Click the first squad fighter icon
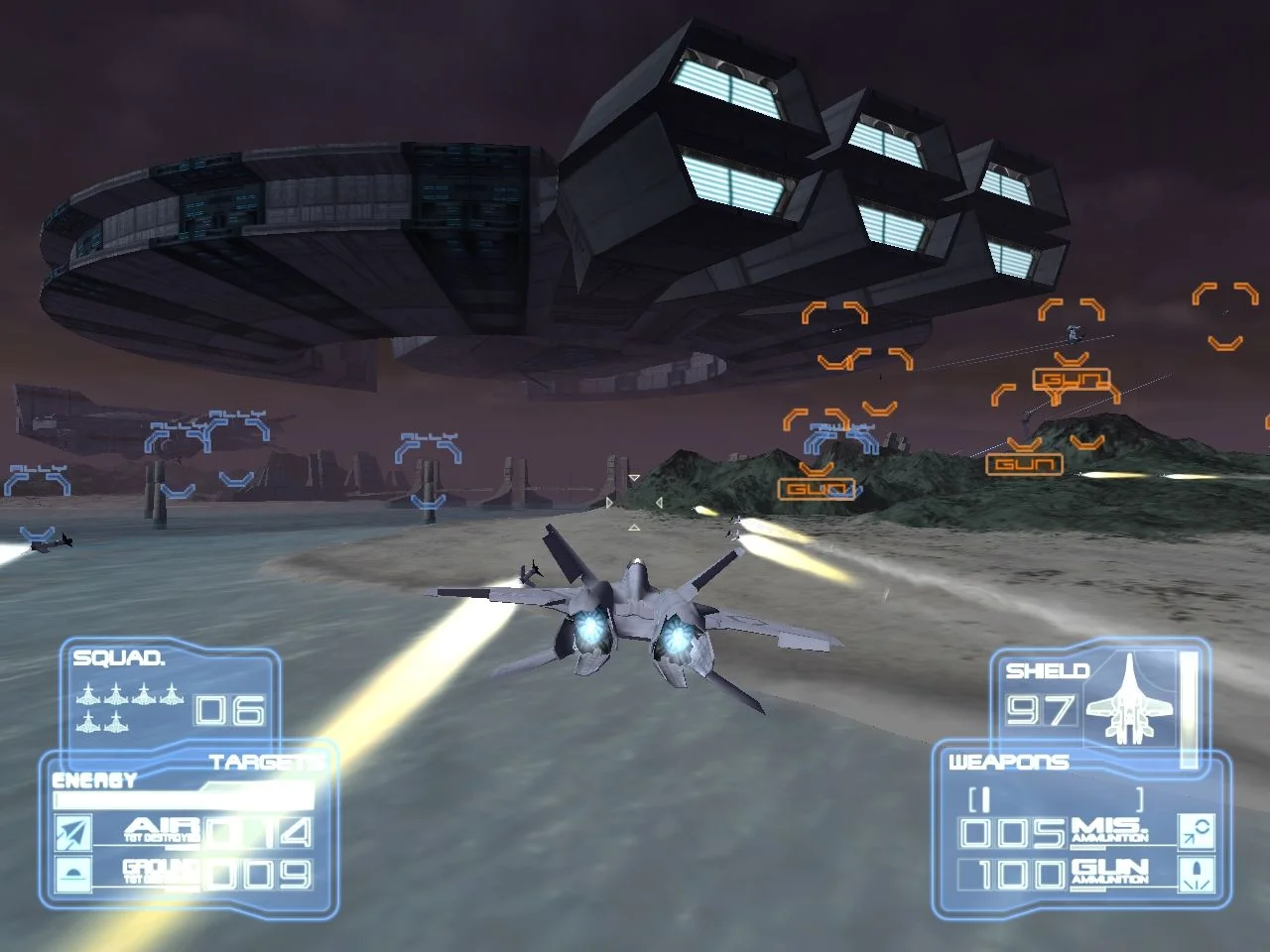 tap(89, 693)
